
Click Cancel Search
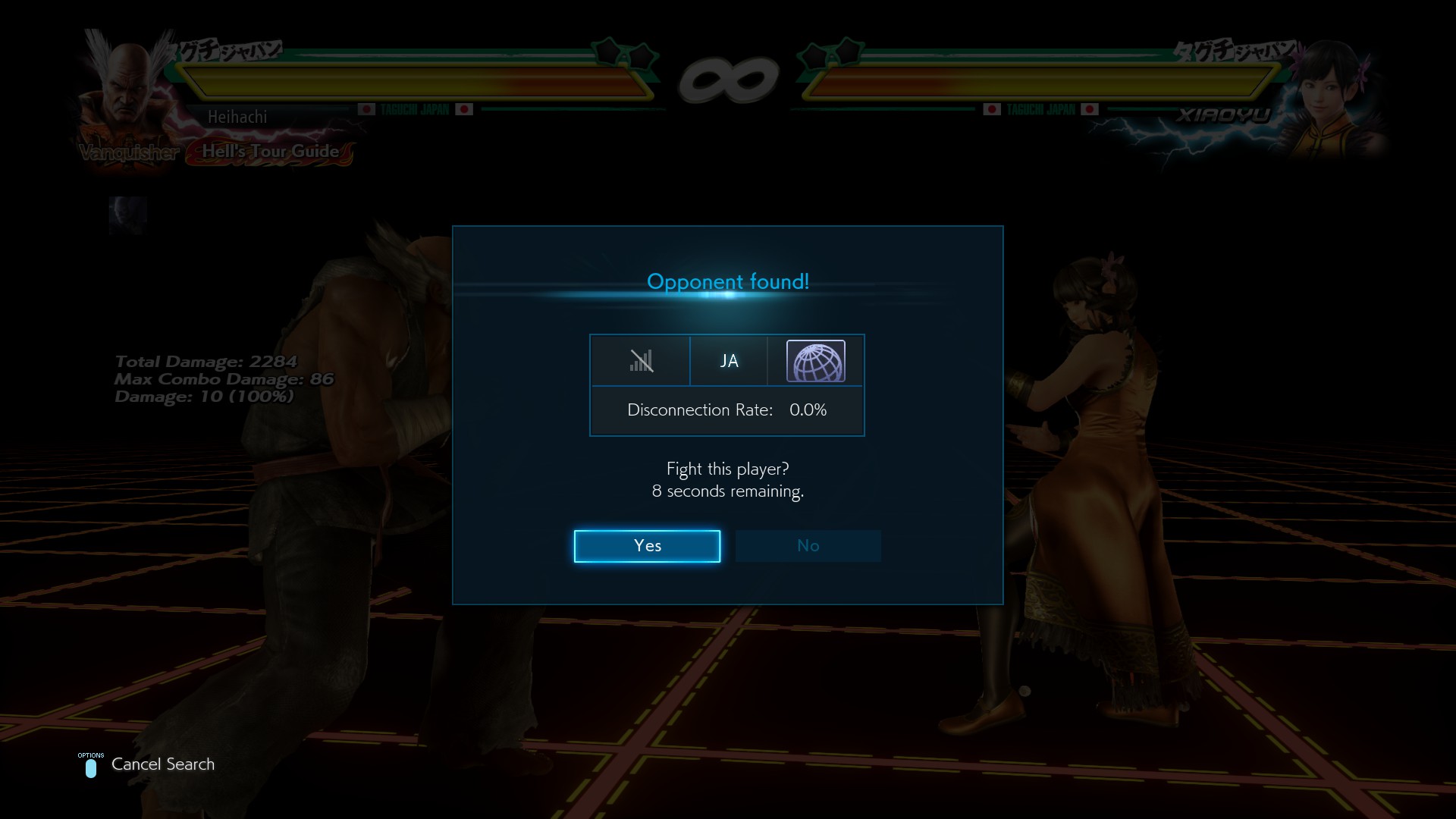[x=162, y=764]
